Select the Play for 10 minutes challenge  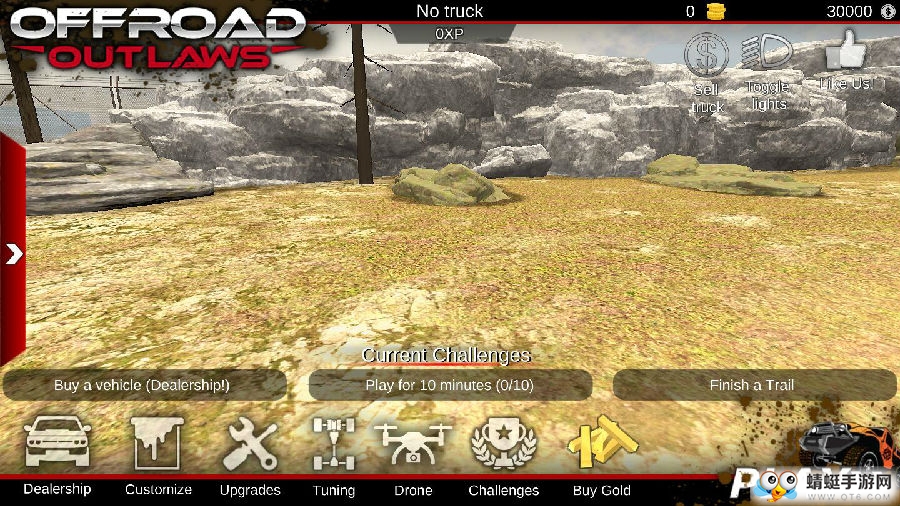(x=450, y=385)
